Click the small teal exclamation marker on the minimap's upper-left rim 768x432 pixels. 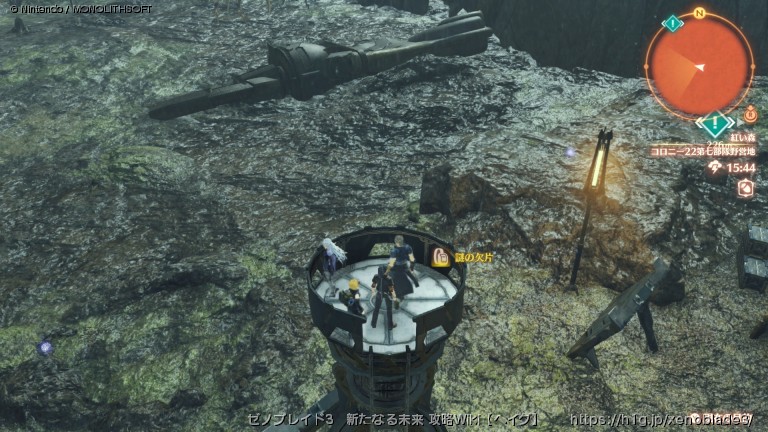pyautogui.click(x=673, y=23)
